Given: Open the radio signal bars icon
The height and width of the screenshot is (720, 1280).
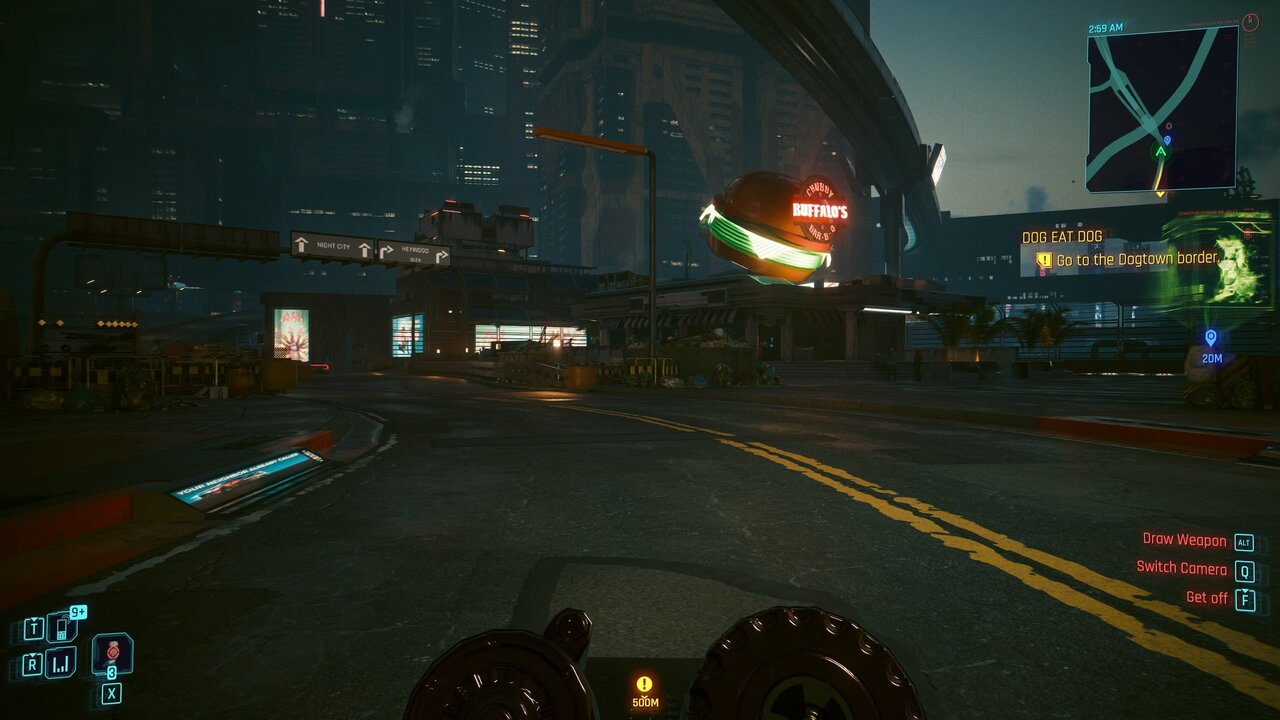Looking at the screenshot, I should tap(61, 662).
